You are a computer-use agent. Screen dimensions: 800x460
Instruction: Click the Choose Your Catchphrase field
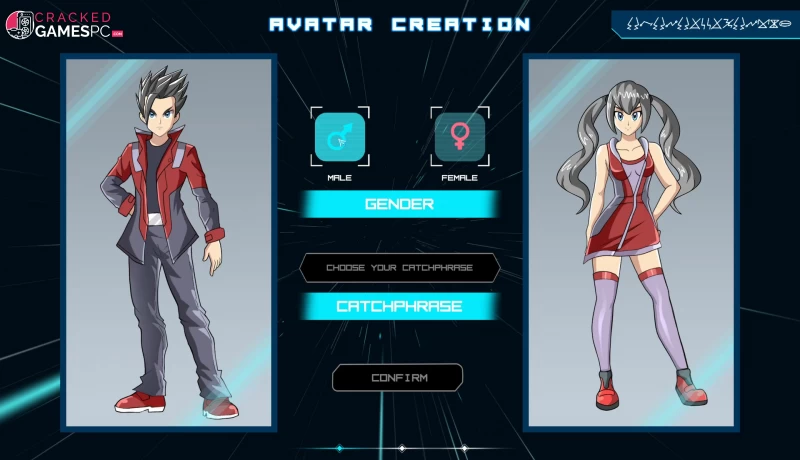click(x=400, y=268)
